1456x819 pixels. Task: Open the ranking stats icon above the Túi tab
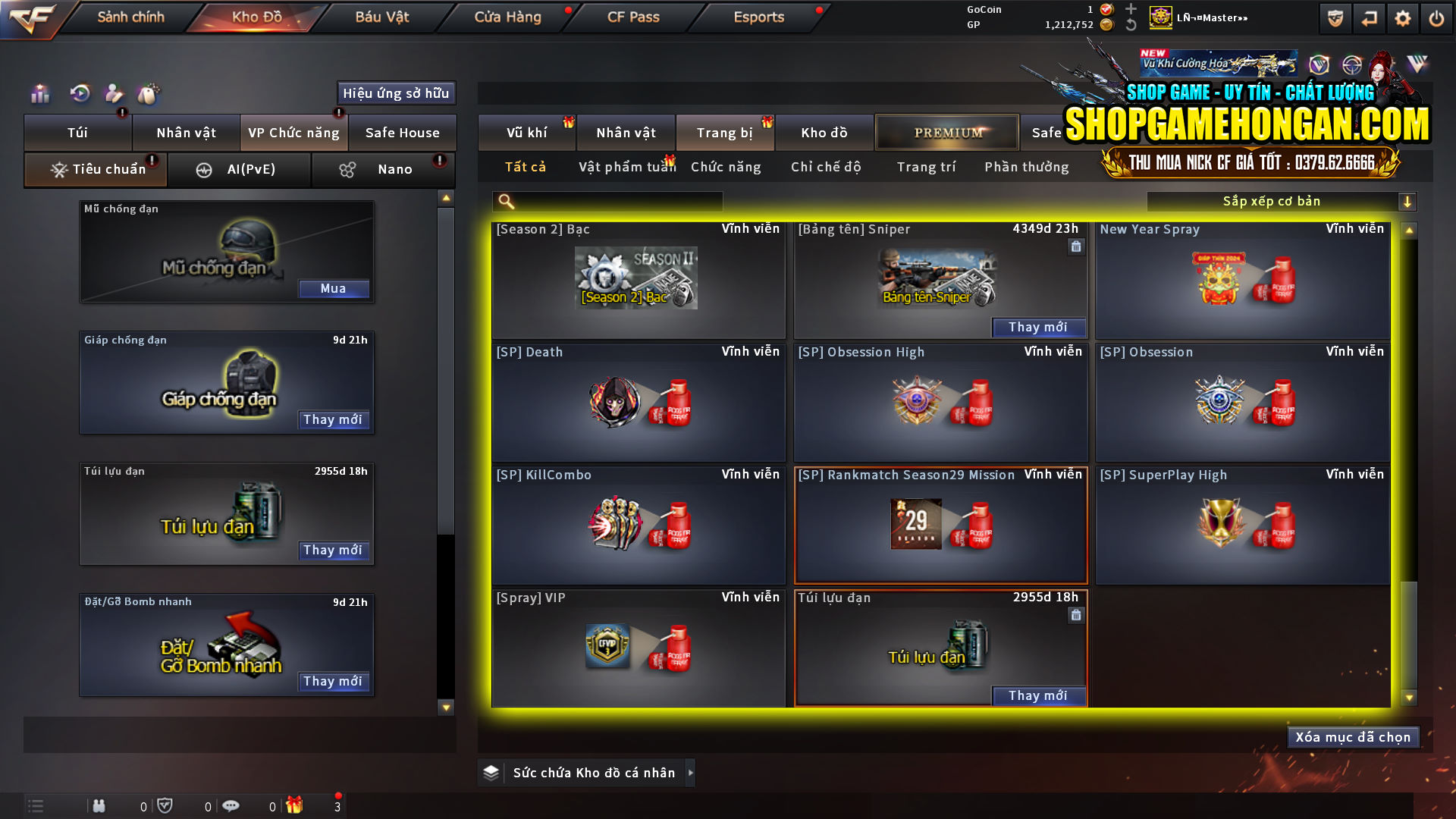click(39, 93)
